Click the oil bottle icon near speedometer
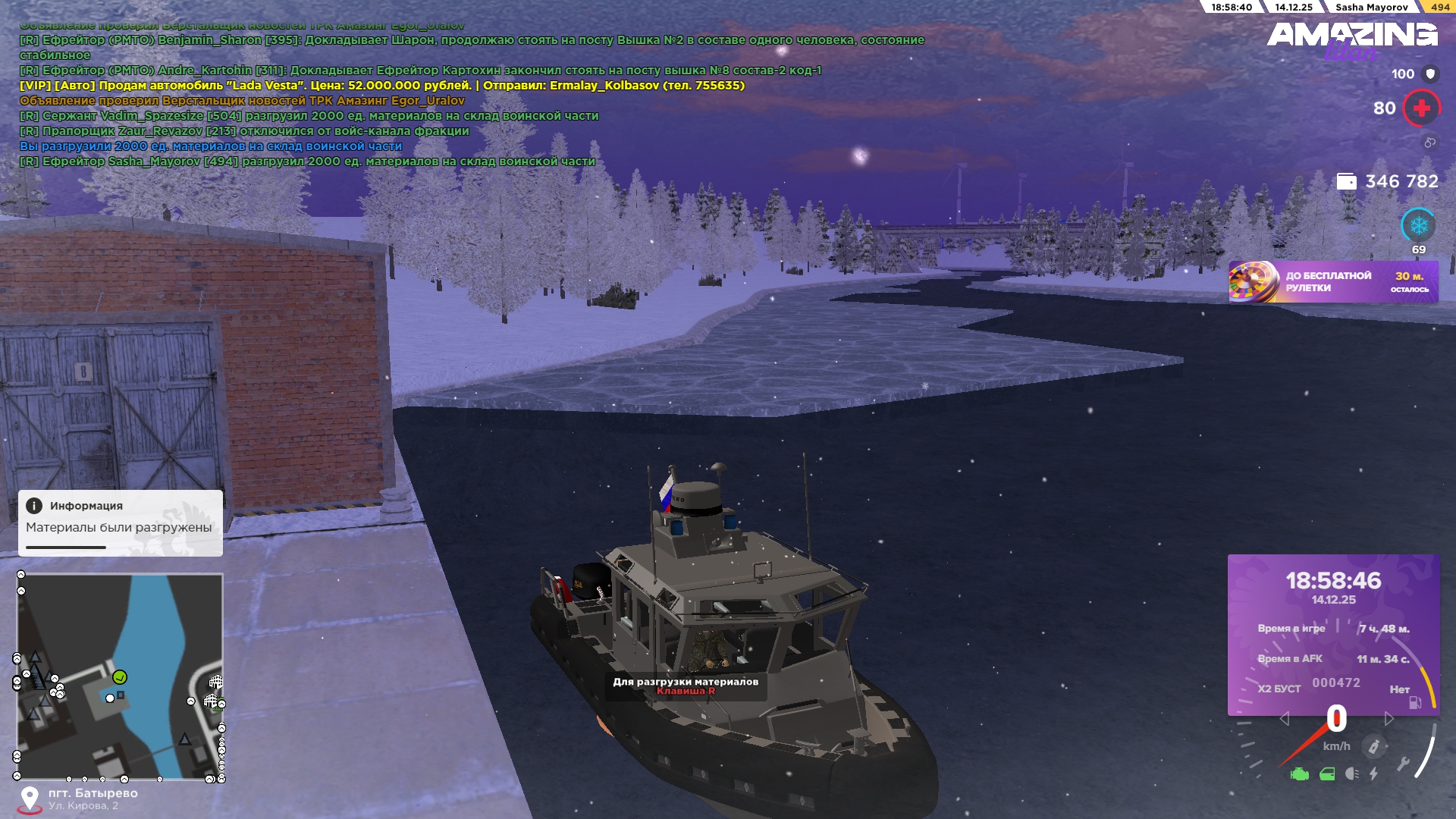1456x819 pixels. 1373,746
